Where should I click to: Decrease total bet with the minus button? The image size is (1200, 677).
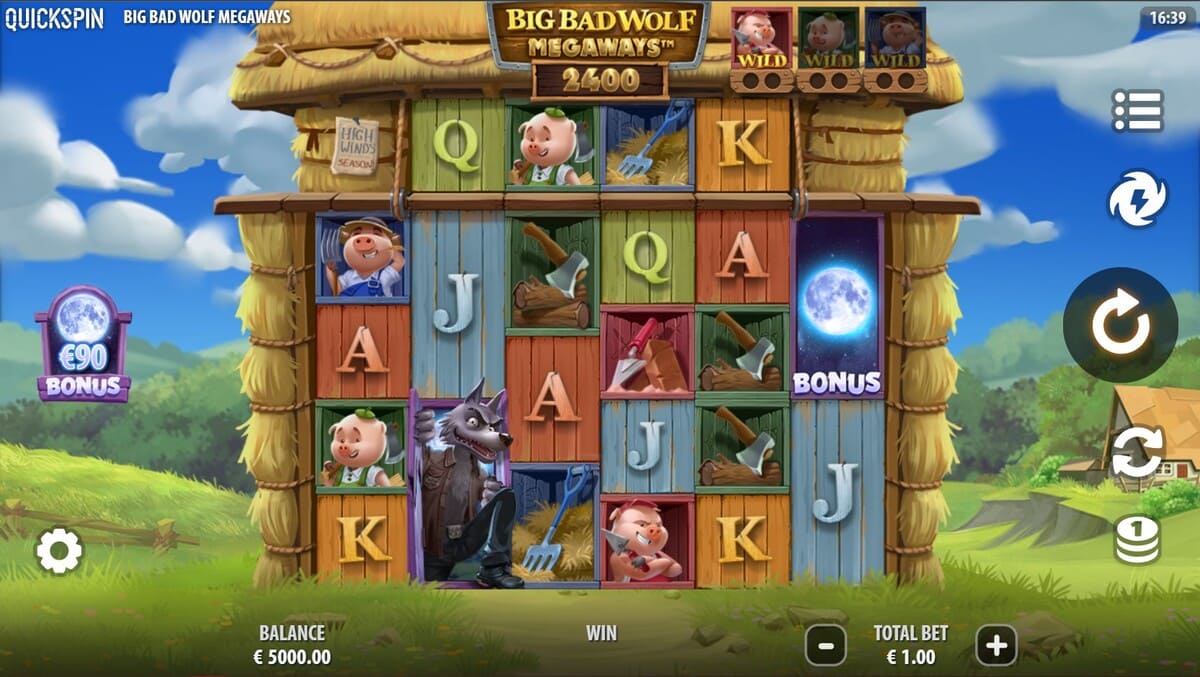click(x=825, y=646)
